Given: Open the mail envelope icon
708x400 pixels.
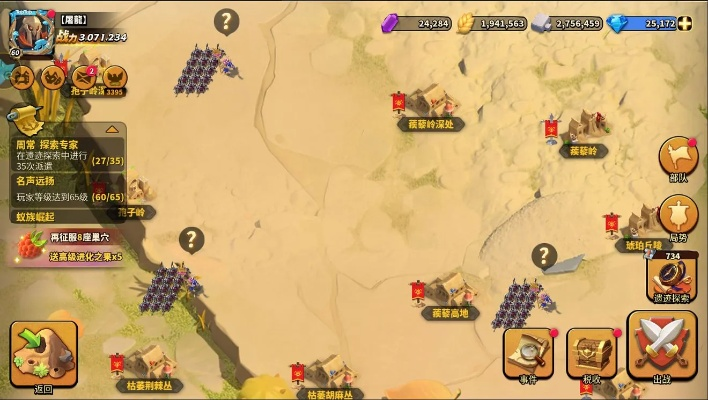Looking at the screenshot, I should pyautogui.click(x=84, y=76).
